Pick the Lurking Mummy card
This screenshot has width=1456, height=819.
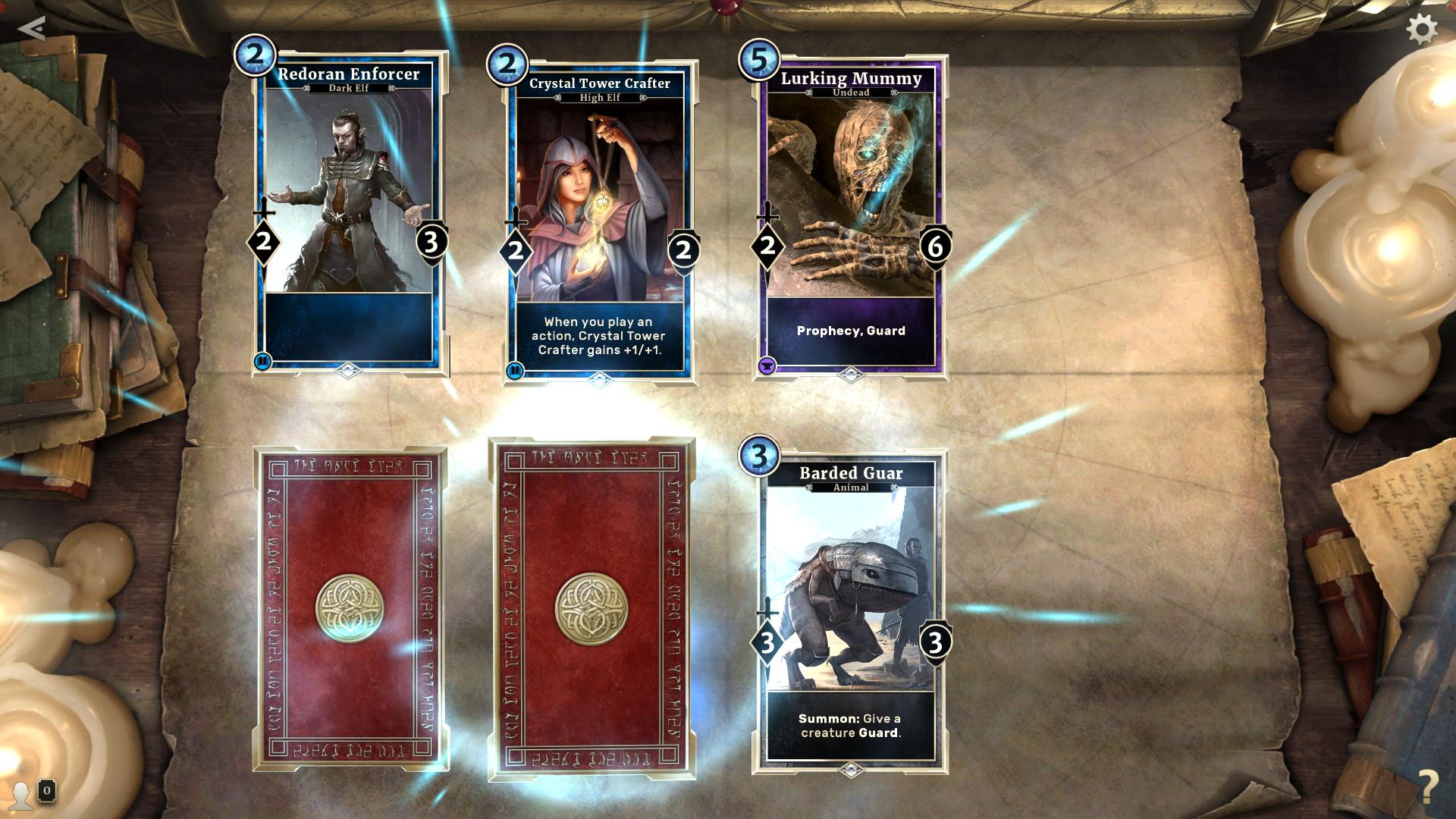pos(850,216)
